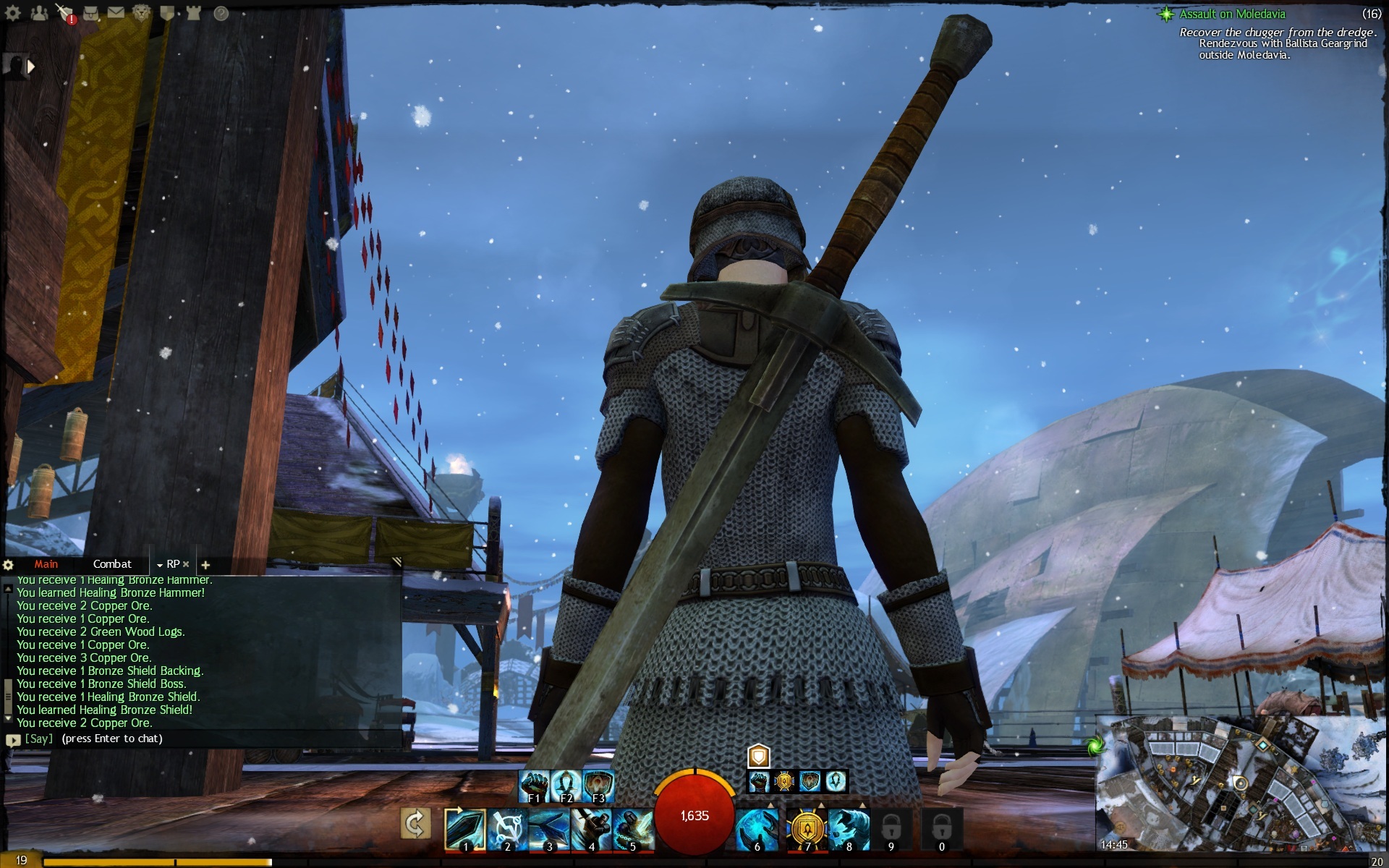1389x868 pixels.
Task: Click the minimap in the corner
Action: (x=1241, y=785)
